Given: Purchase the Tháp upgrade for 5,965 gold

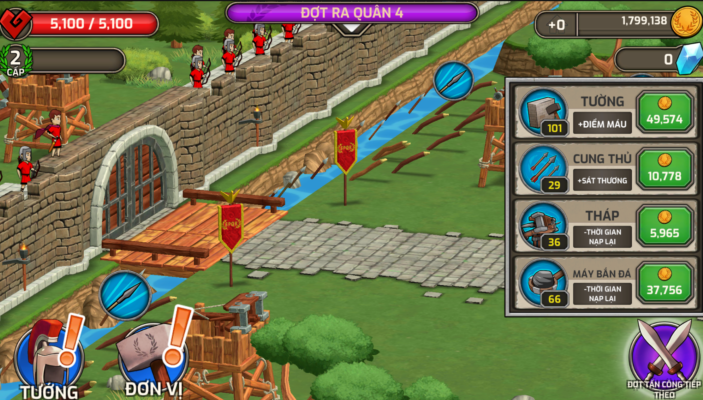Looking at the screenshot, I should (663, 224).
